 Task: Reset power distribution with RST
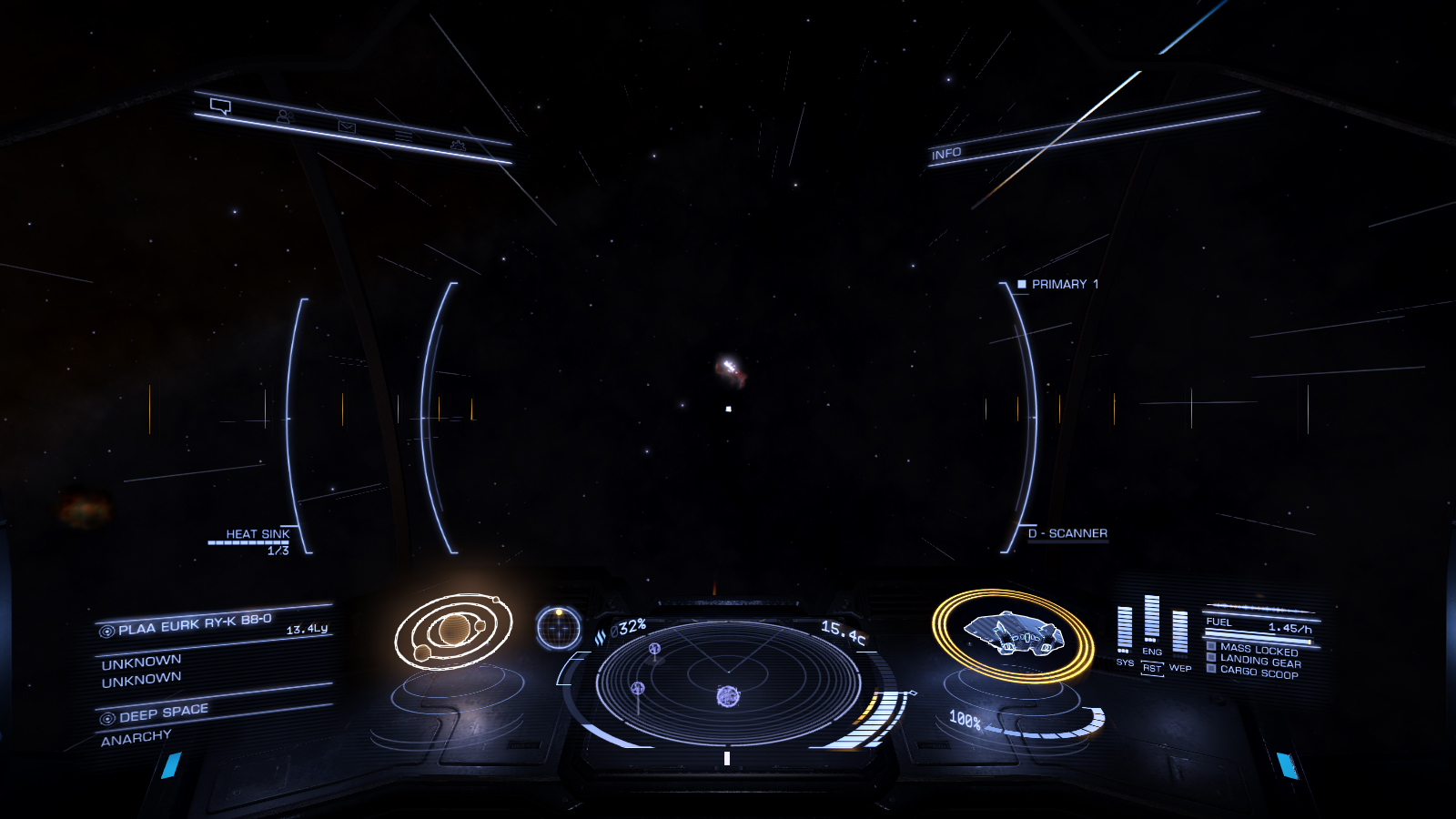coord(1152,669)
